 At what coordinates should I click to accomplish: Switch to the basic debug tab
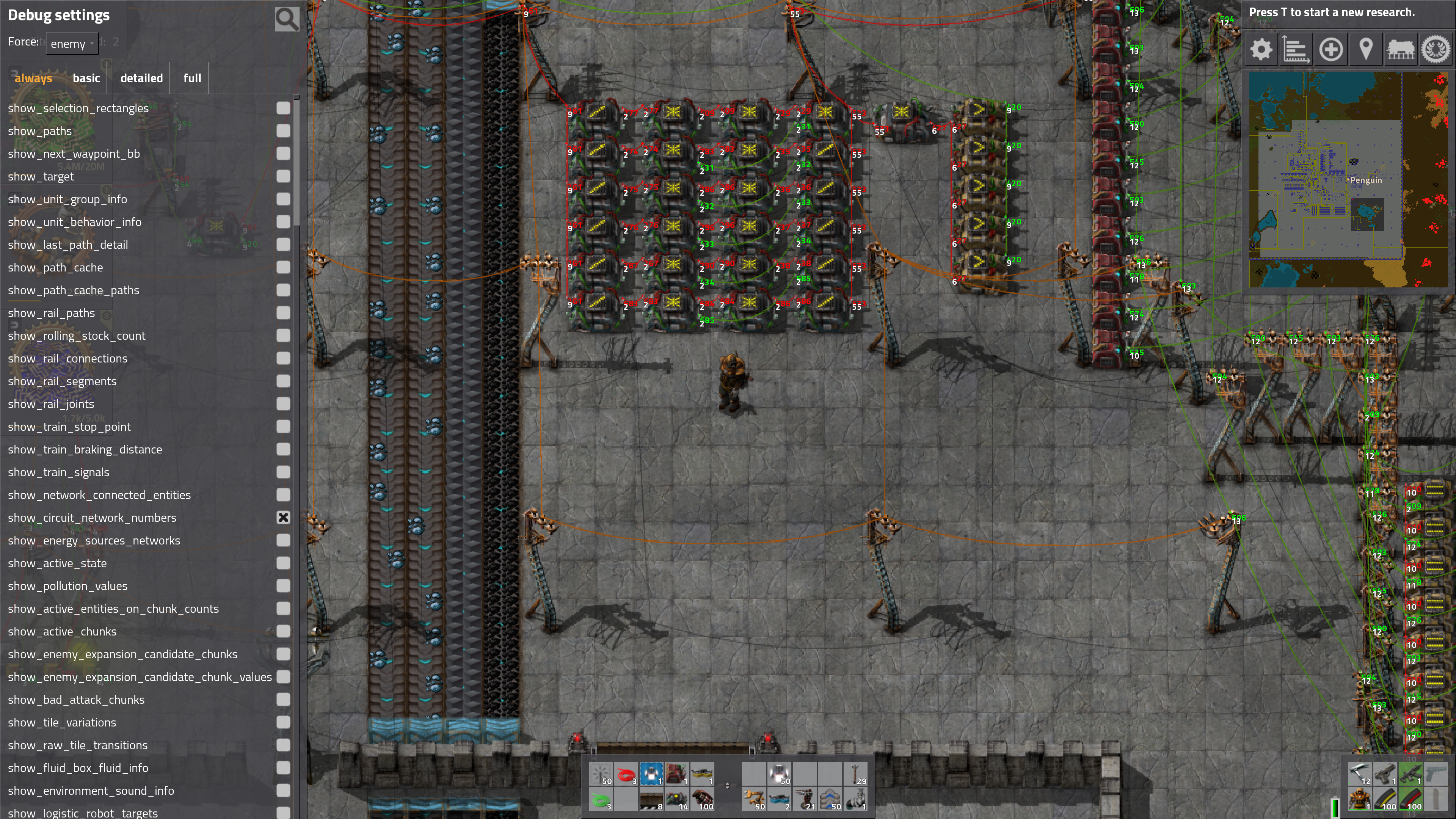pyautogui.click(x=86, y=78)
